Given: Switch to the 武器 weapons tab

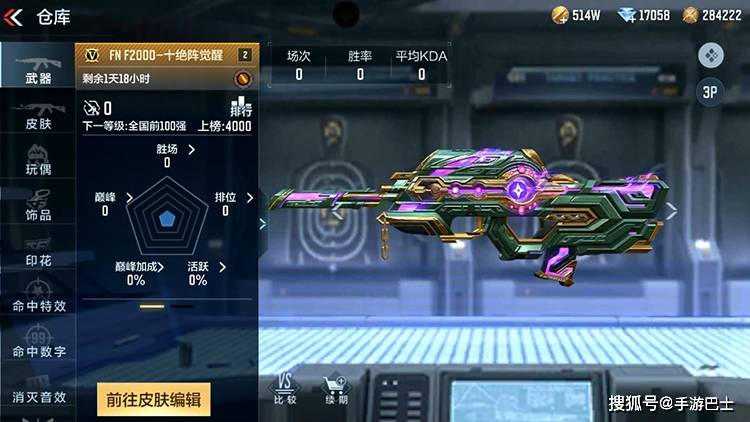Looking at the screenshot, I should pos(38,67).
